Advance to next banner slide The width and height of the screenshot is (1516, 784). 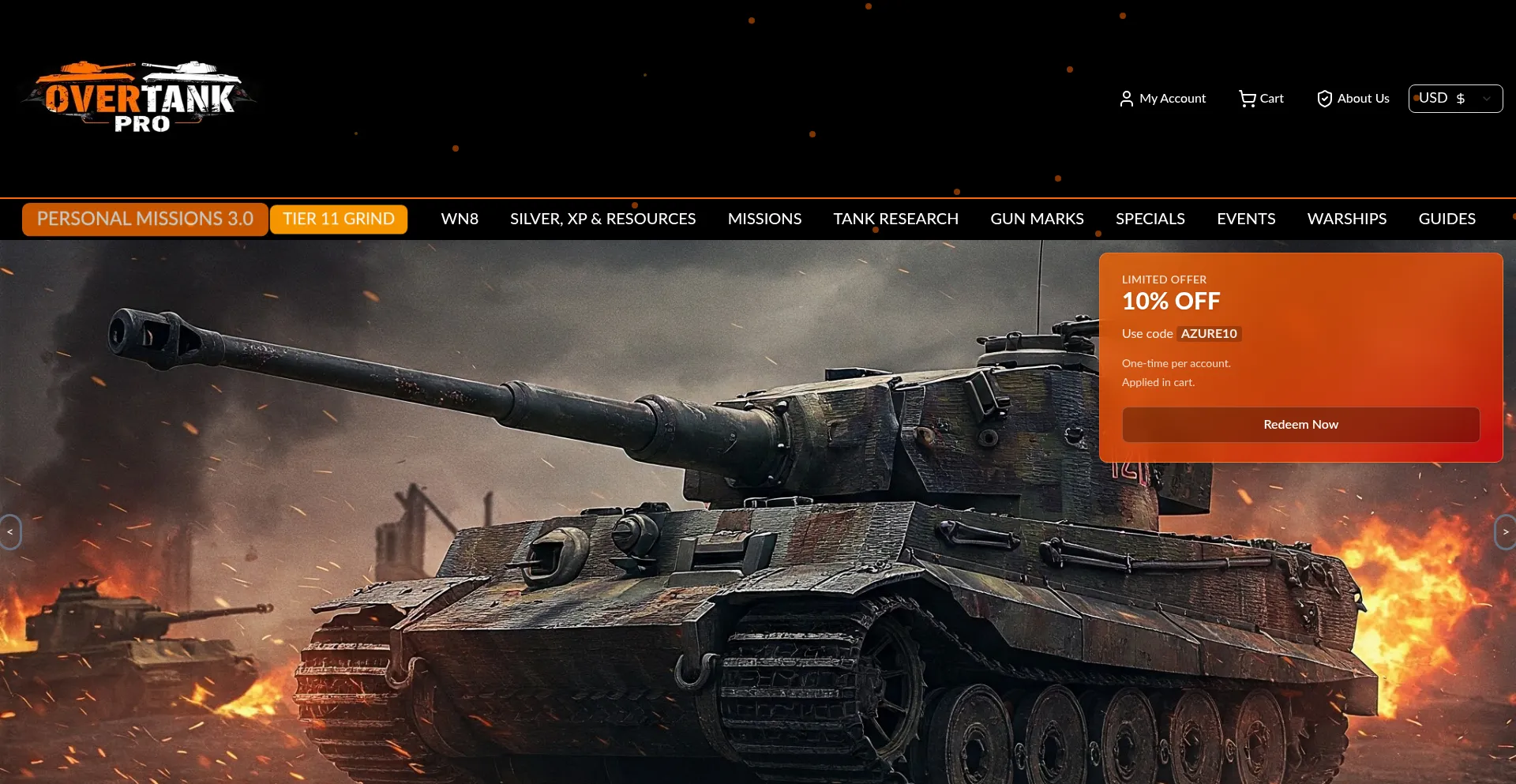point(1505,532)
